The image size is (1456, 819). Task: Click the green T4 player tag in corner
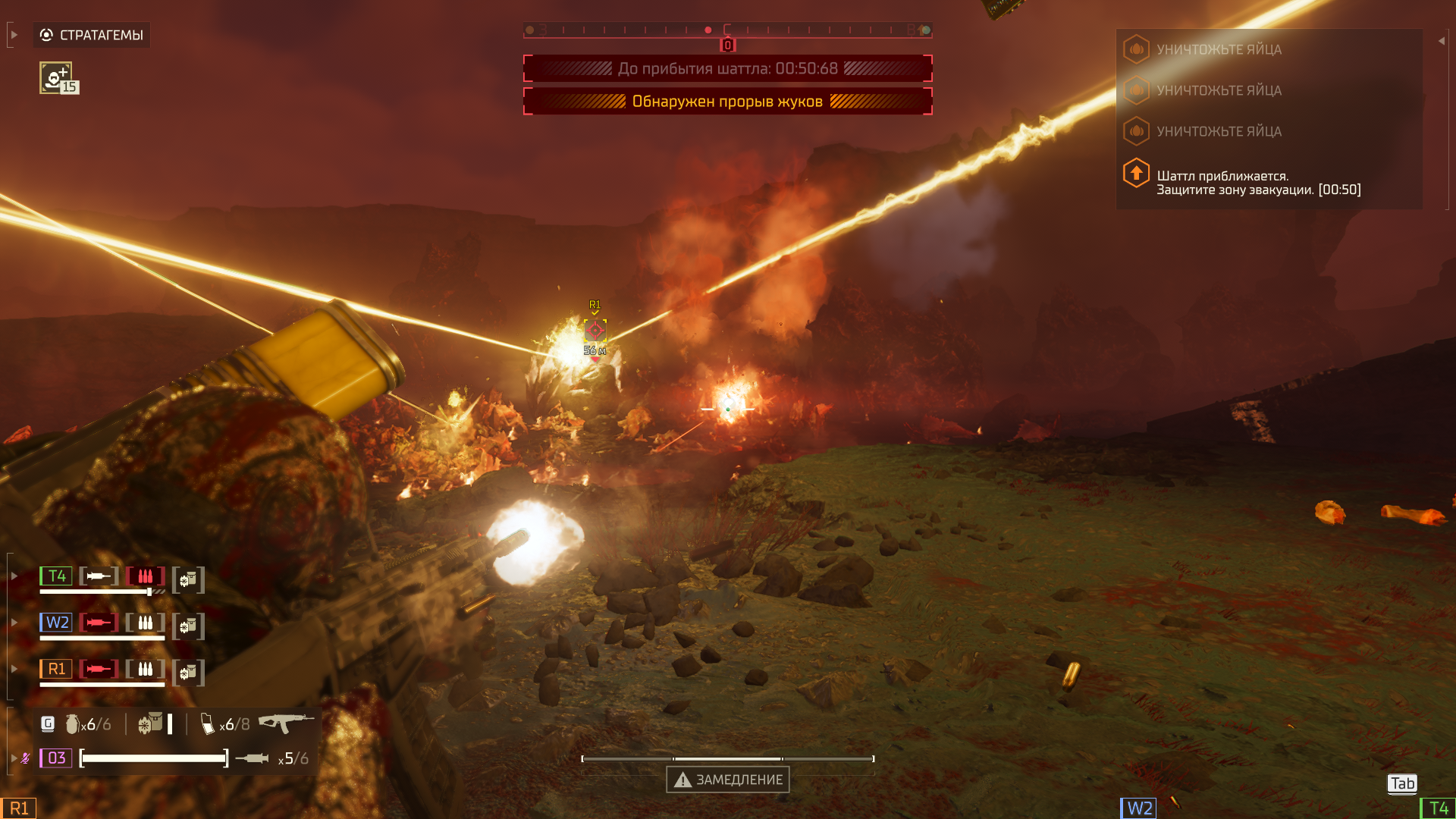pos(1438,808)
